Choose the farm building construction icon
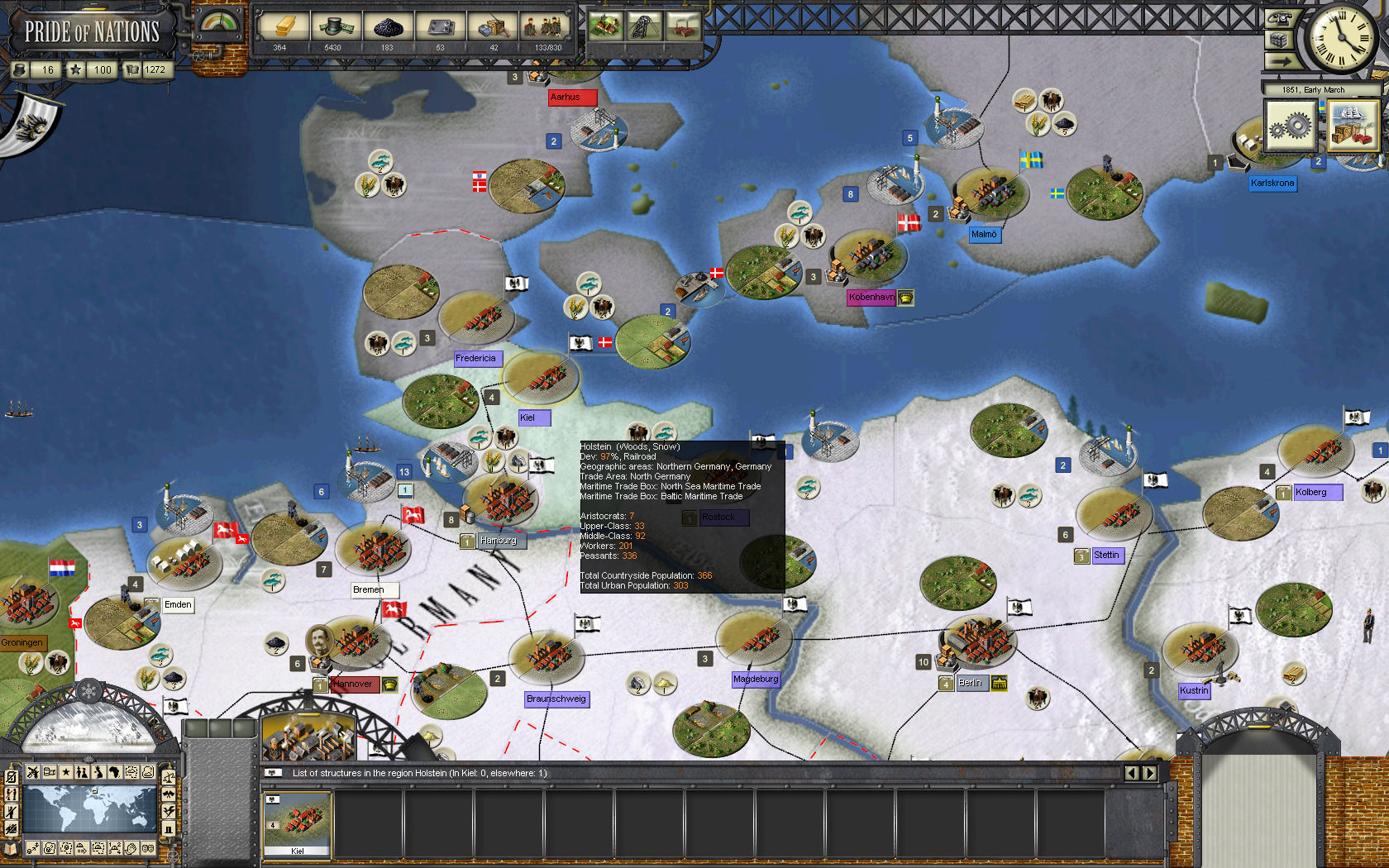 pos(605,26)
